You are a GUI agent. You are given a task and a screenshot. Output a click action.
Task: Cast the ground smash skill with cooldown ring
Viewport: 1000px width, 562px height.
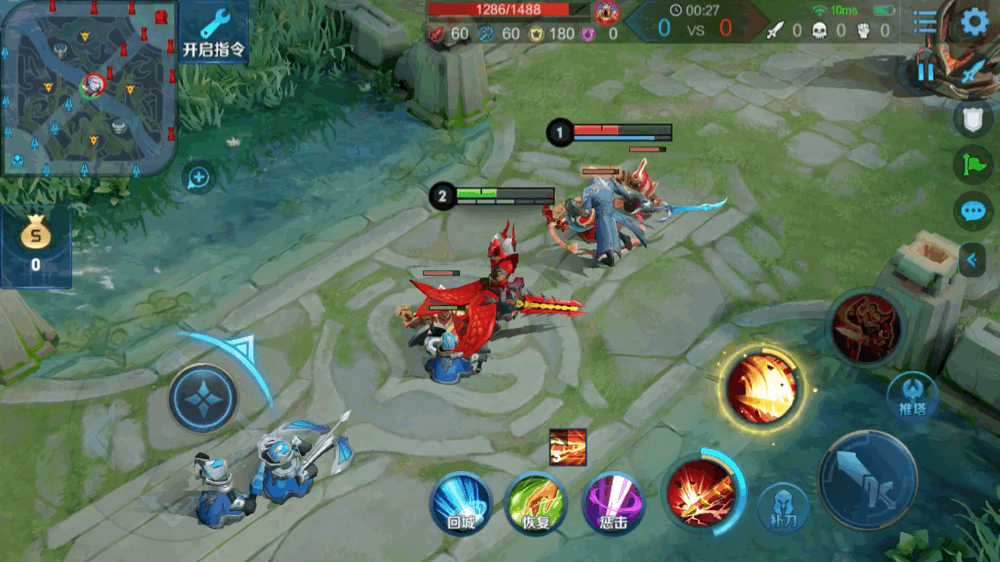(703, 492)
